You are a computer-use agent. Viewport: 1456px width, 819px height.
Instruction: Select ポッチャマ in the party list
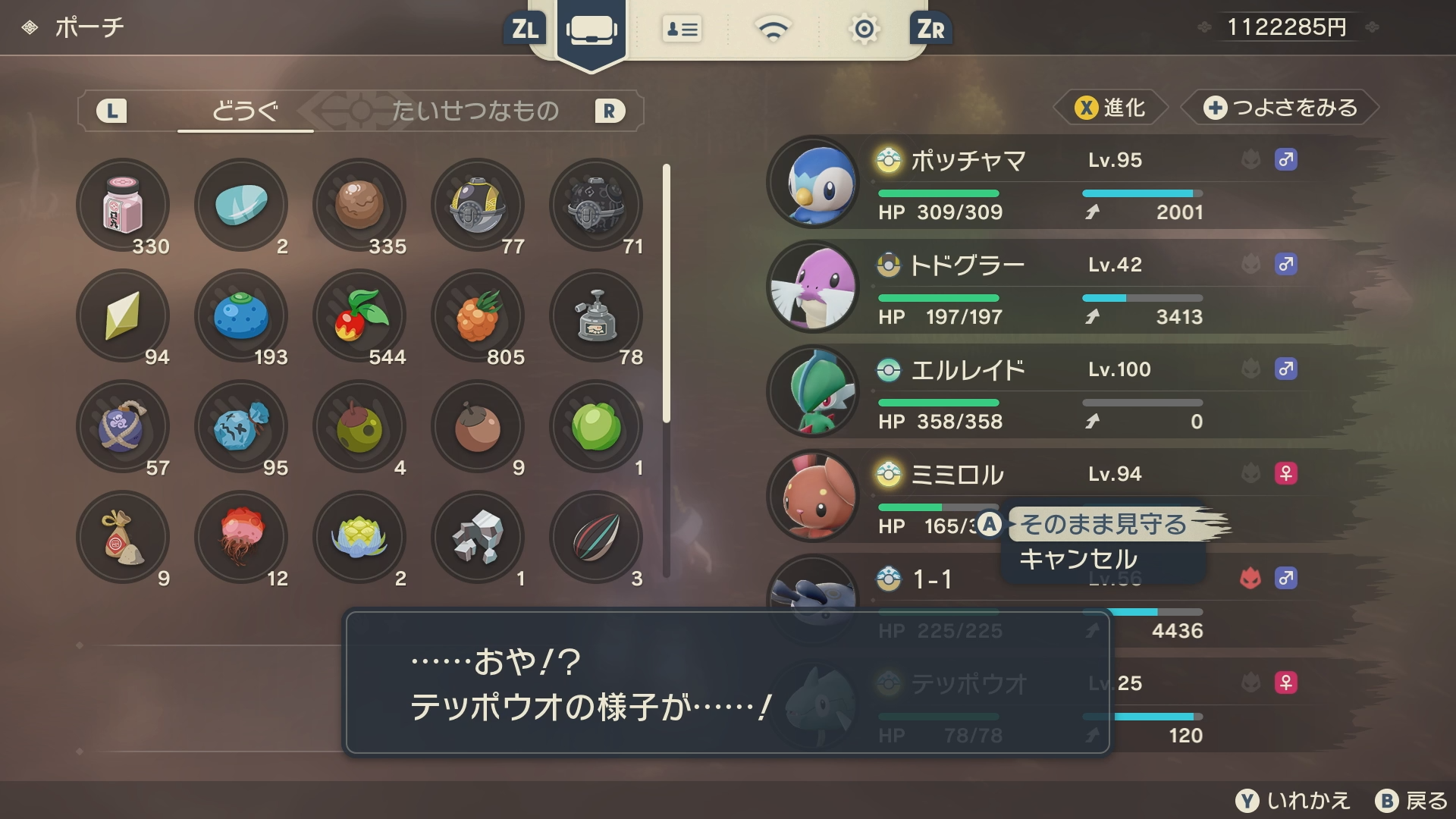[968, 161]
